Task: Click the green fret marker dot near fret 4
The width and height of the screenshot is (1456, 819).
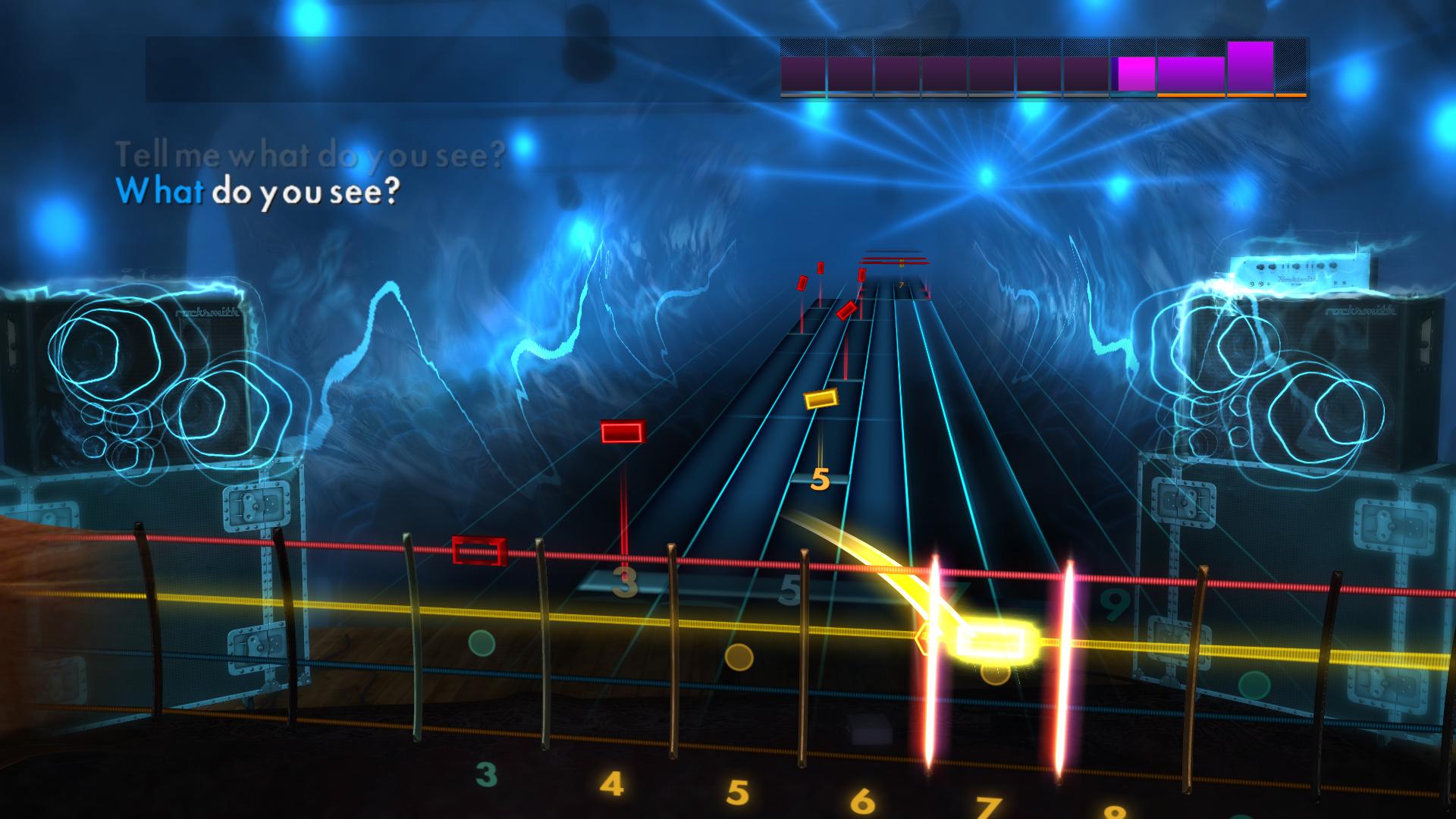Action: [x=482, y=641]
